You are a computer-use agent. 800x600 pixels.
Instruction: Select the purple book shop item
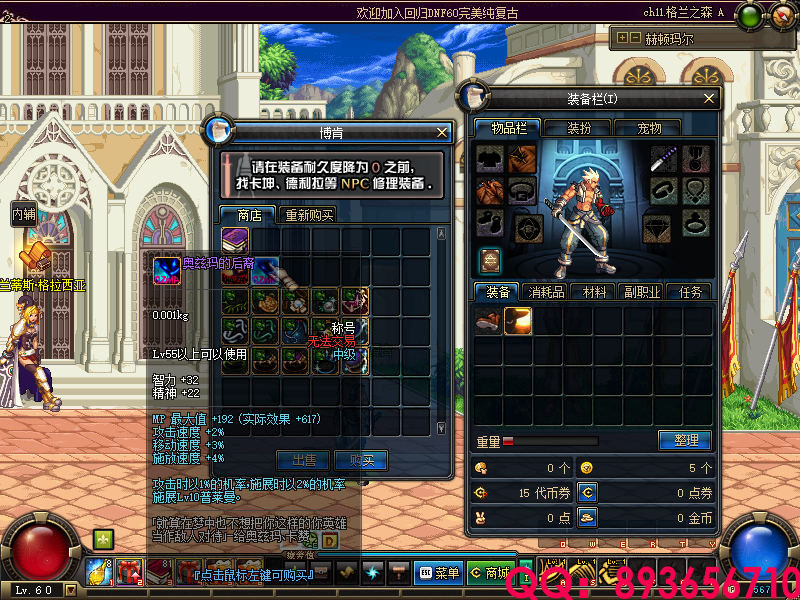pyautogui.click(x=236, y=241)
